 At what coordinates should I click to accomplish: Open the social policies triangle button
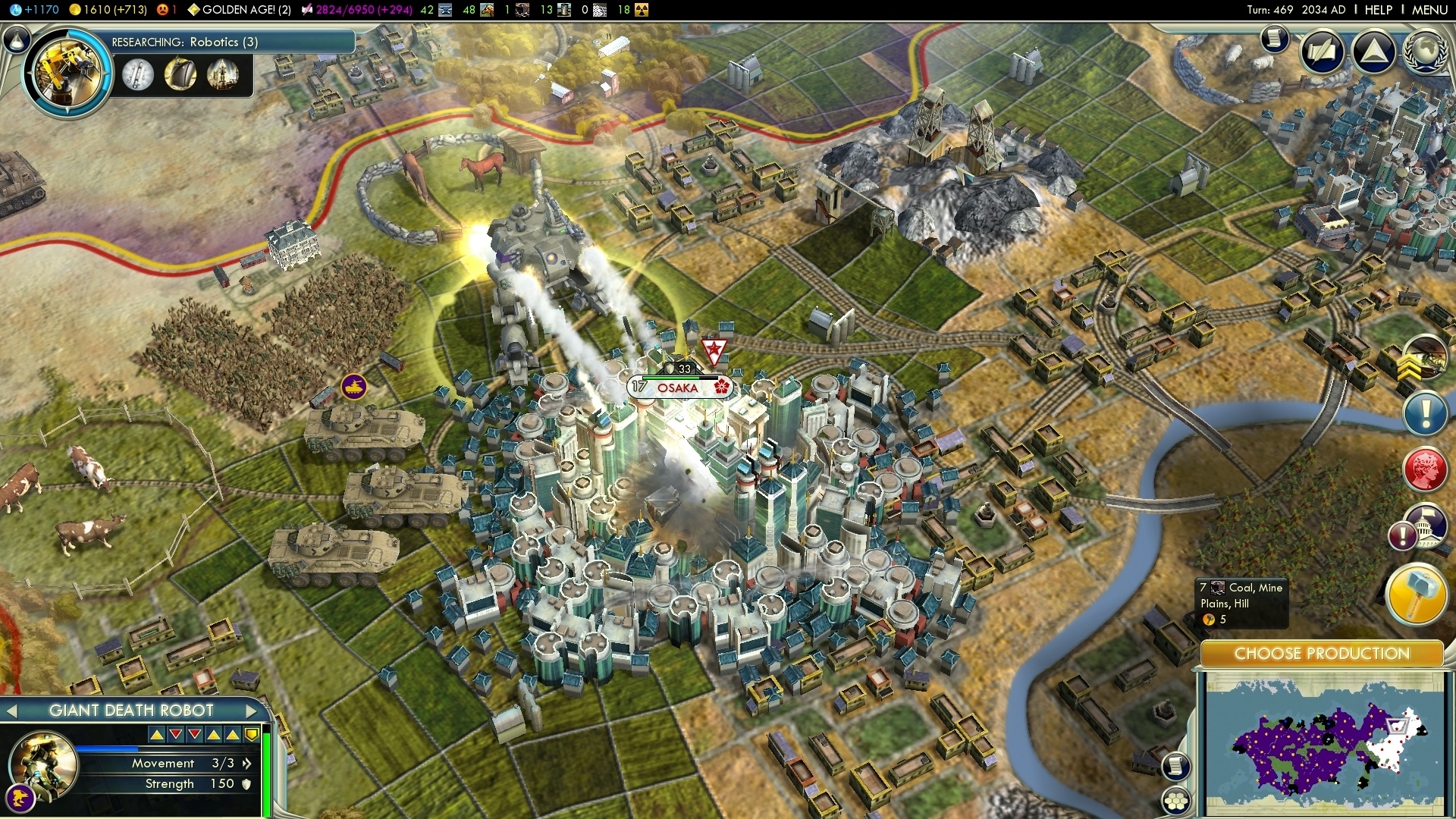click(1373, 52)
